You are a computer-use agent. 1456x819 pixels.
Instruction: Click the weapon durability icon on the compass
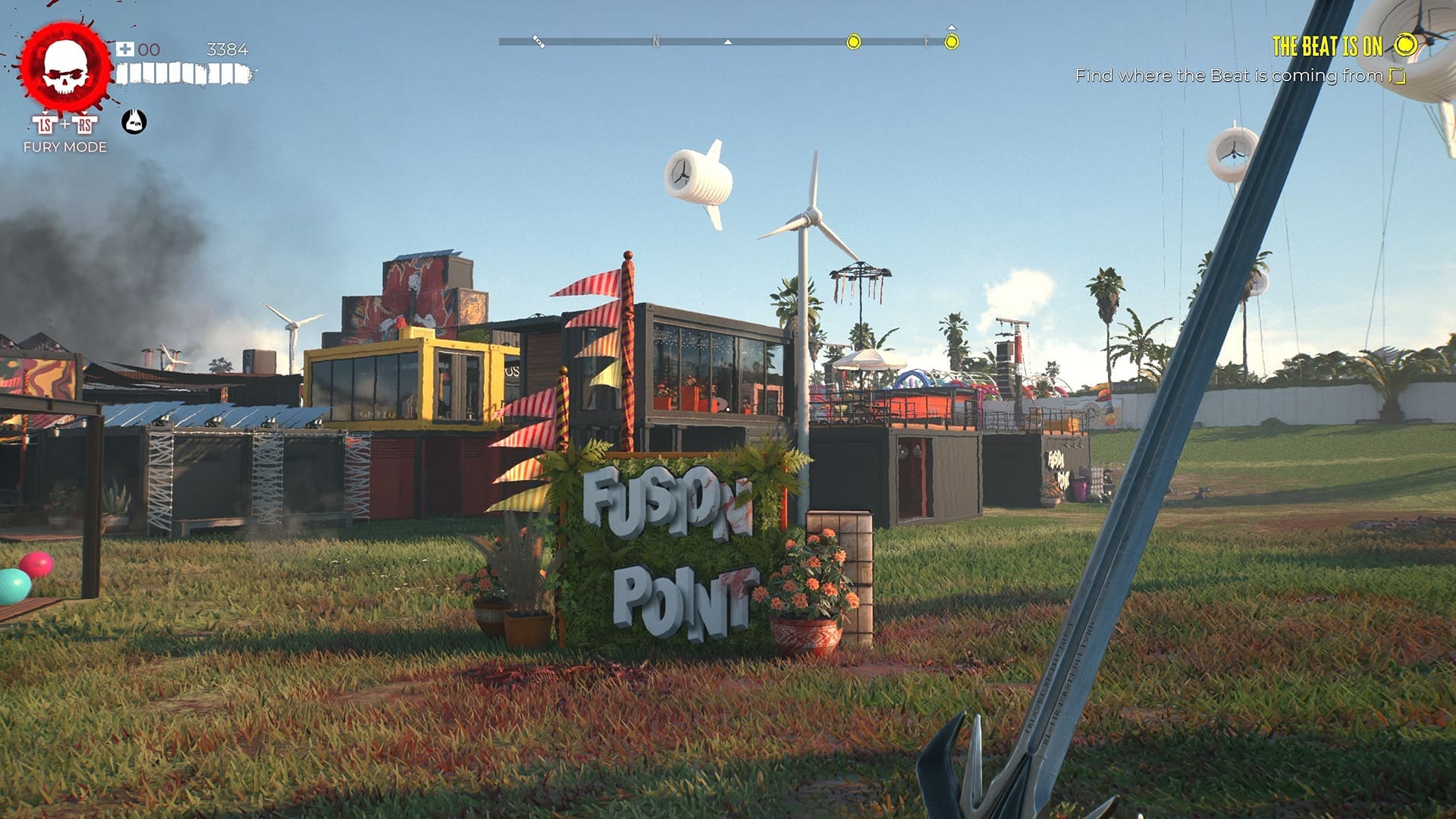(538, 40)
